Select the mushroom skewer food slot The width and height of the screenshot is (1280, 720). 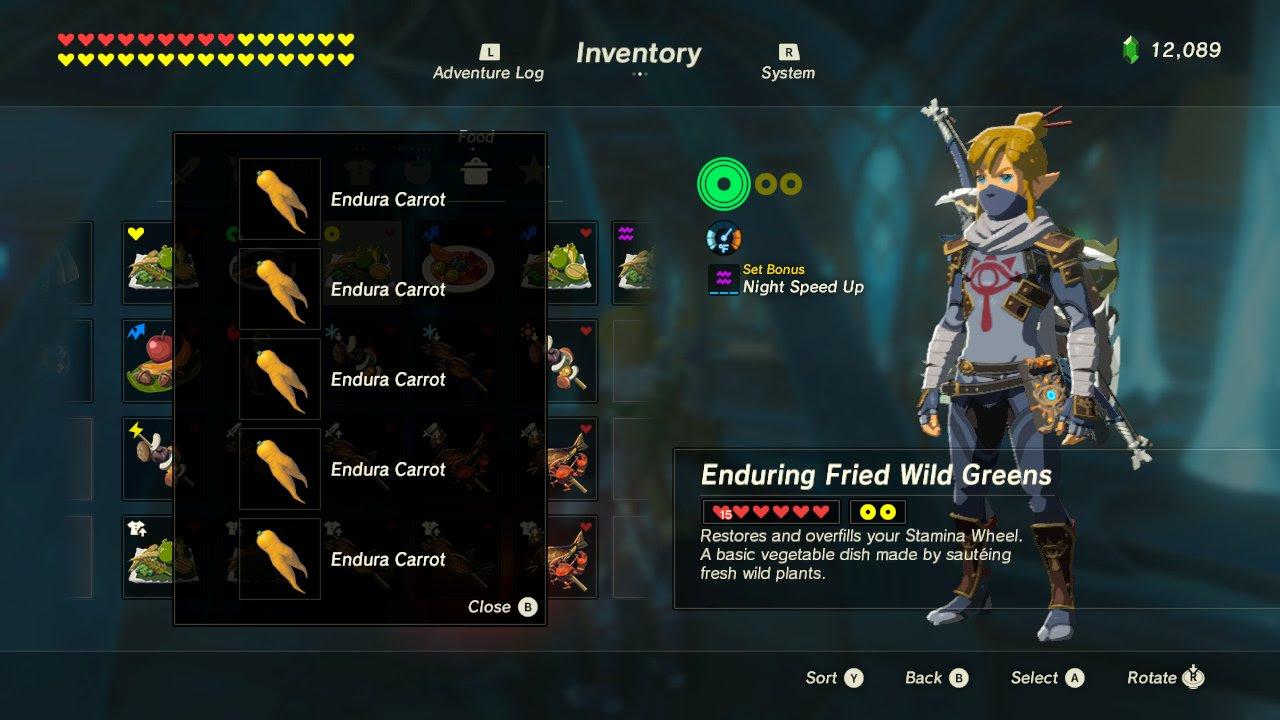click(560, 360)
